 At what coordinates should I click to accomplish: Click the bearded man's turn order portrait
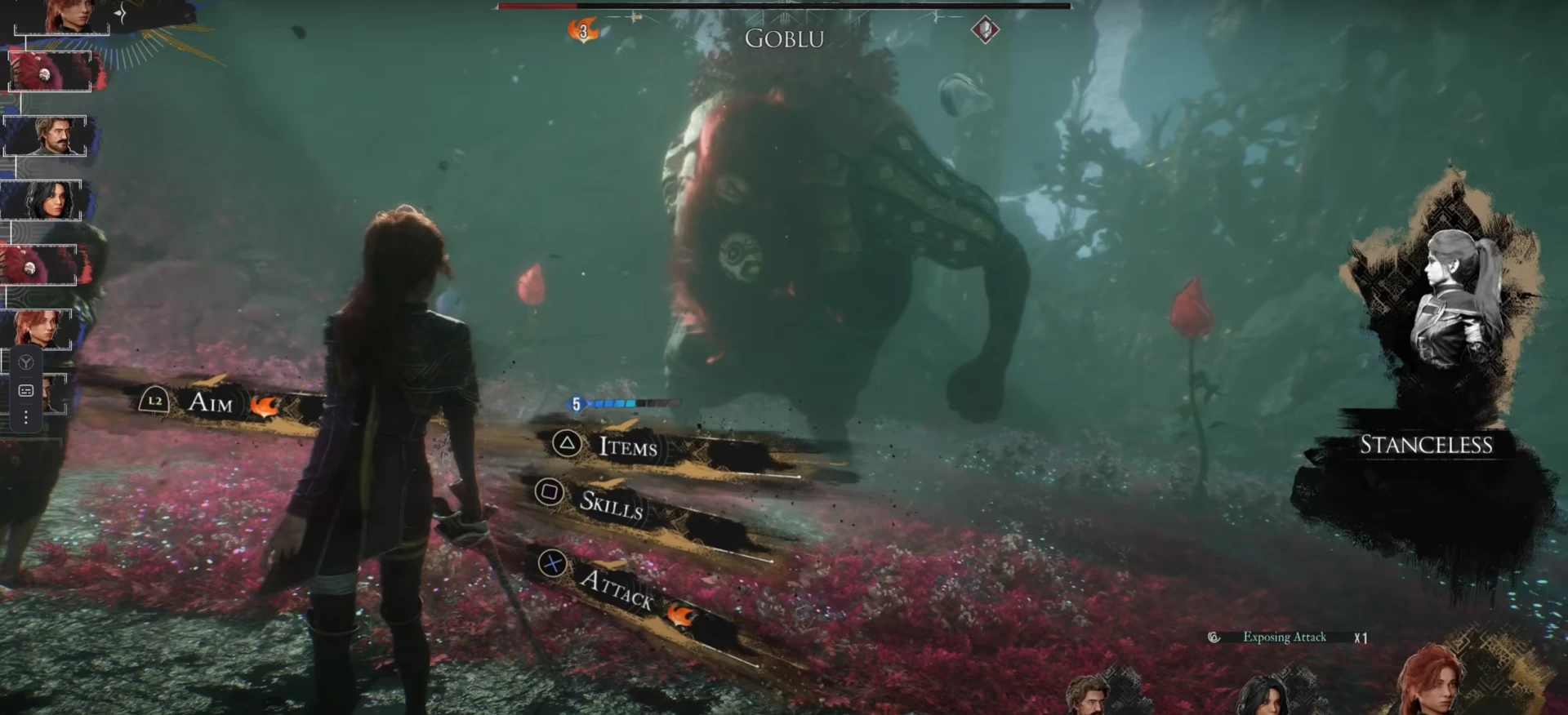[49, 135]
